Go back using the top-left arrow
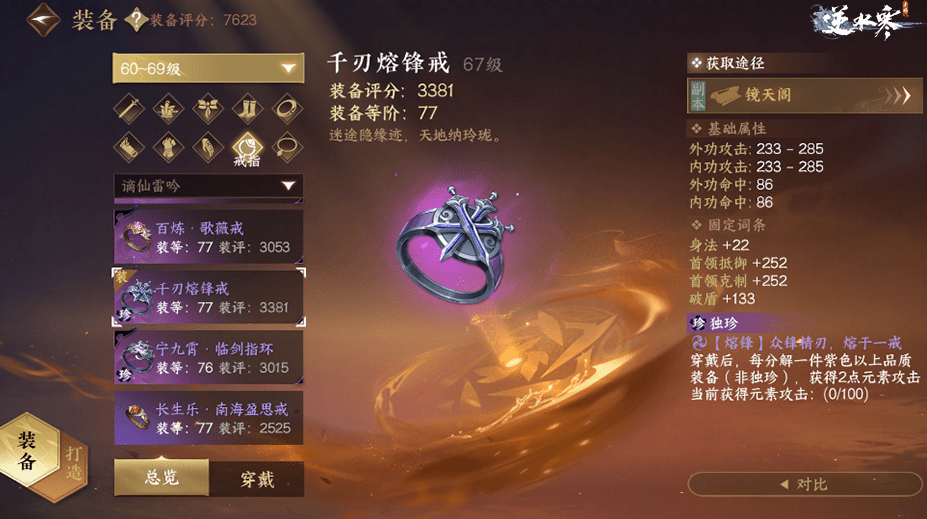 (42, 20)
